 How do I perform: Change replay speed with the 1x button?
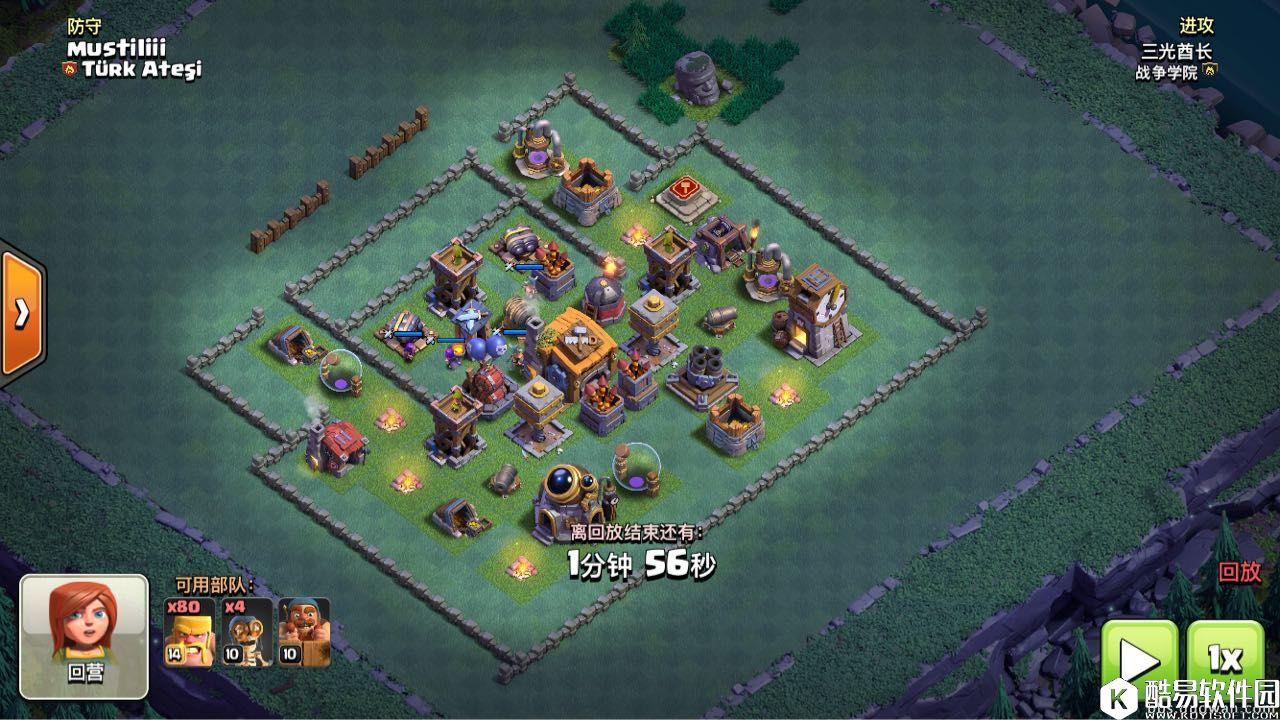[x=1224, y=662]
